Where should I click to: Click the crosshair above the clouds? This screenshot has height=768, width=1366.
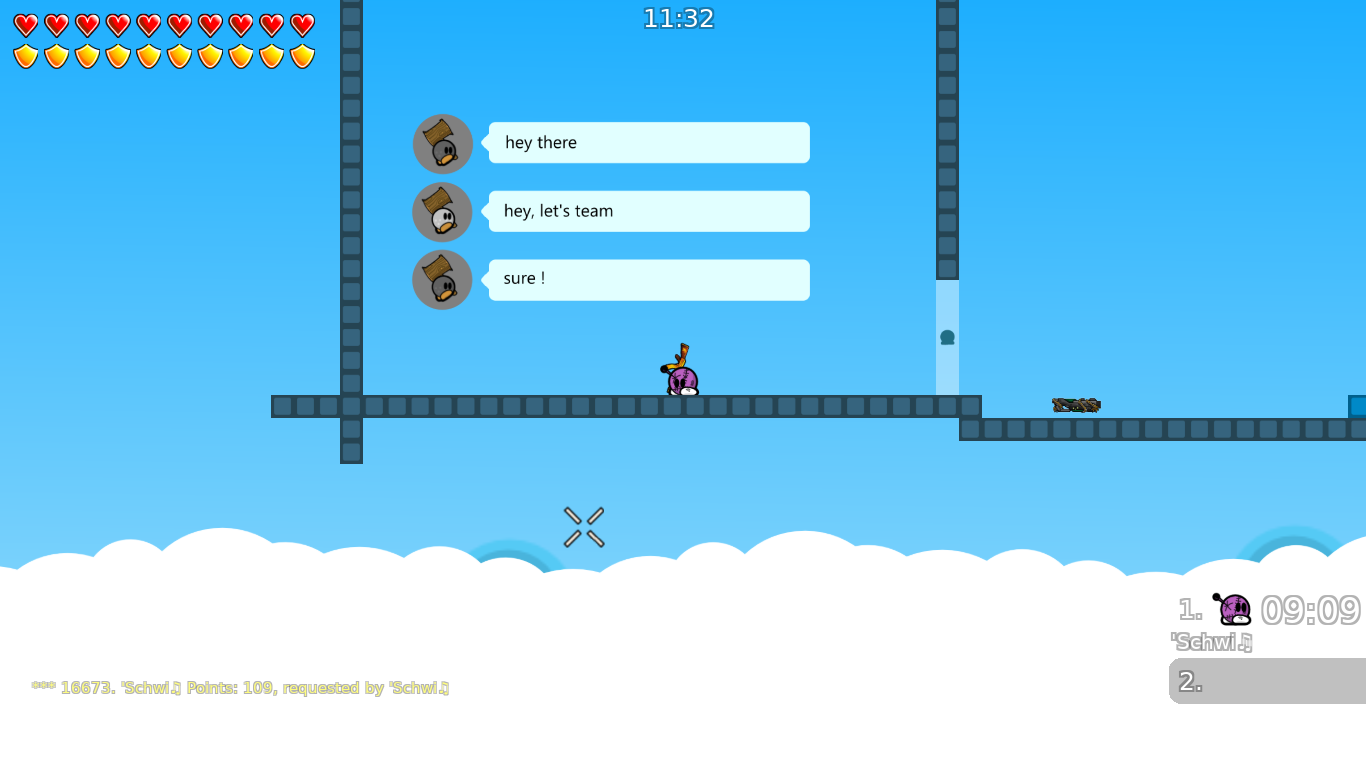click(583, 527)
